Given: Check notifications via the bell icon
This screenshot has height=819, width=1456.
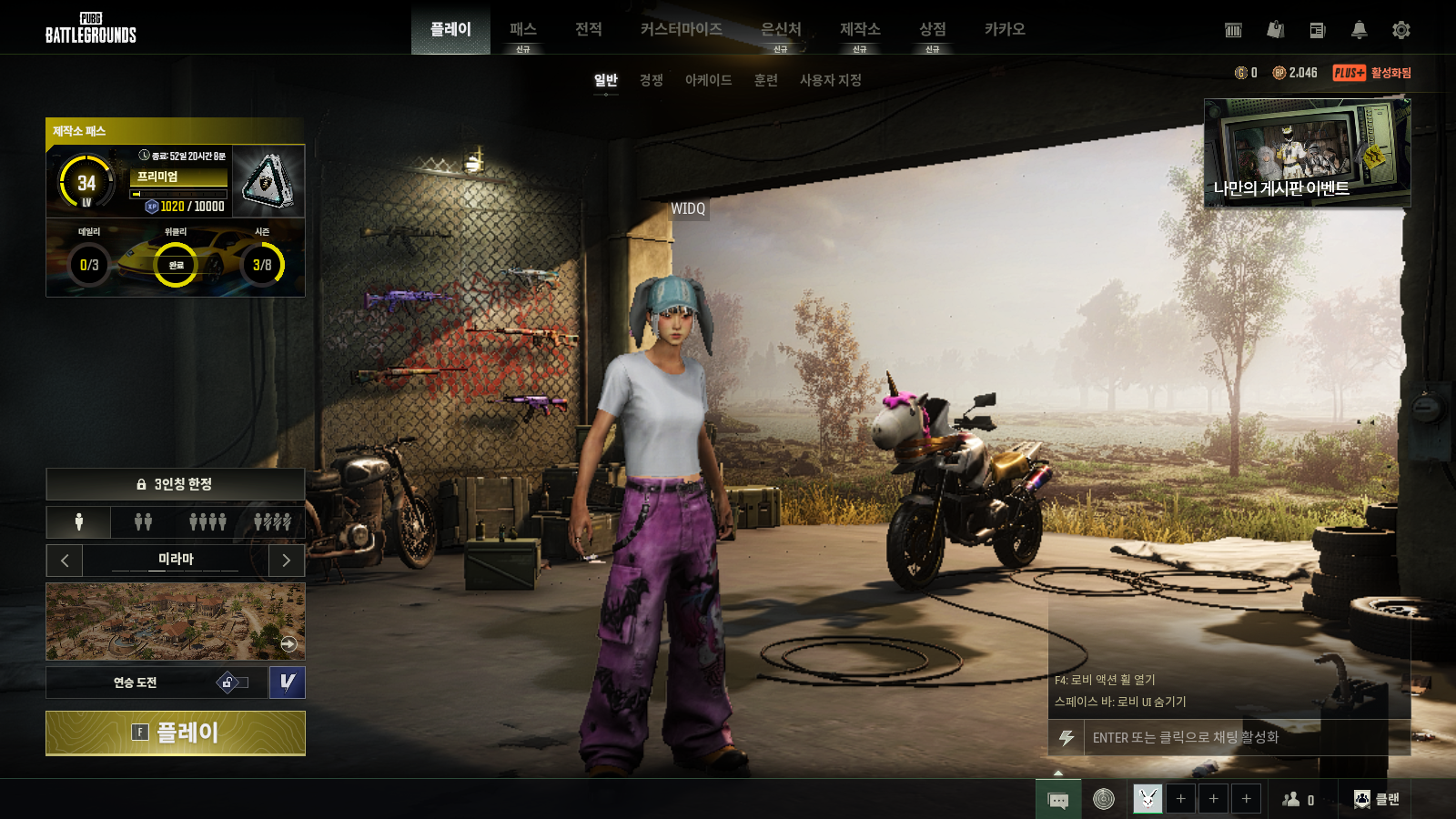Looking at the screenshot, I should (x=1359, y=30).
